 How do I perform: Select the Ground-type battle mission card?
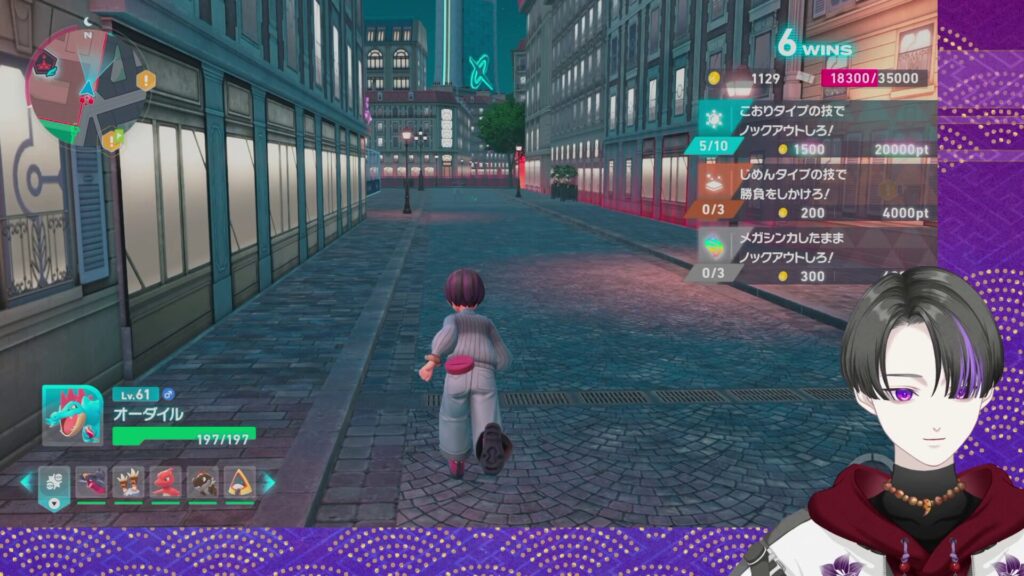pos(815,194)
